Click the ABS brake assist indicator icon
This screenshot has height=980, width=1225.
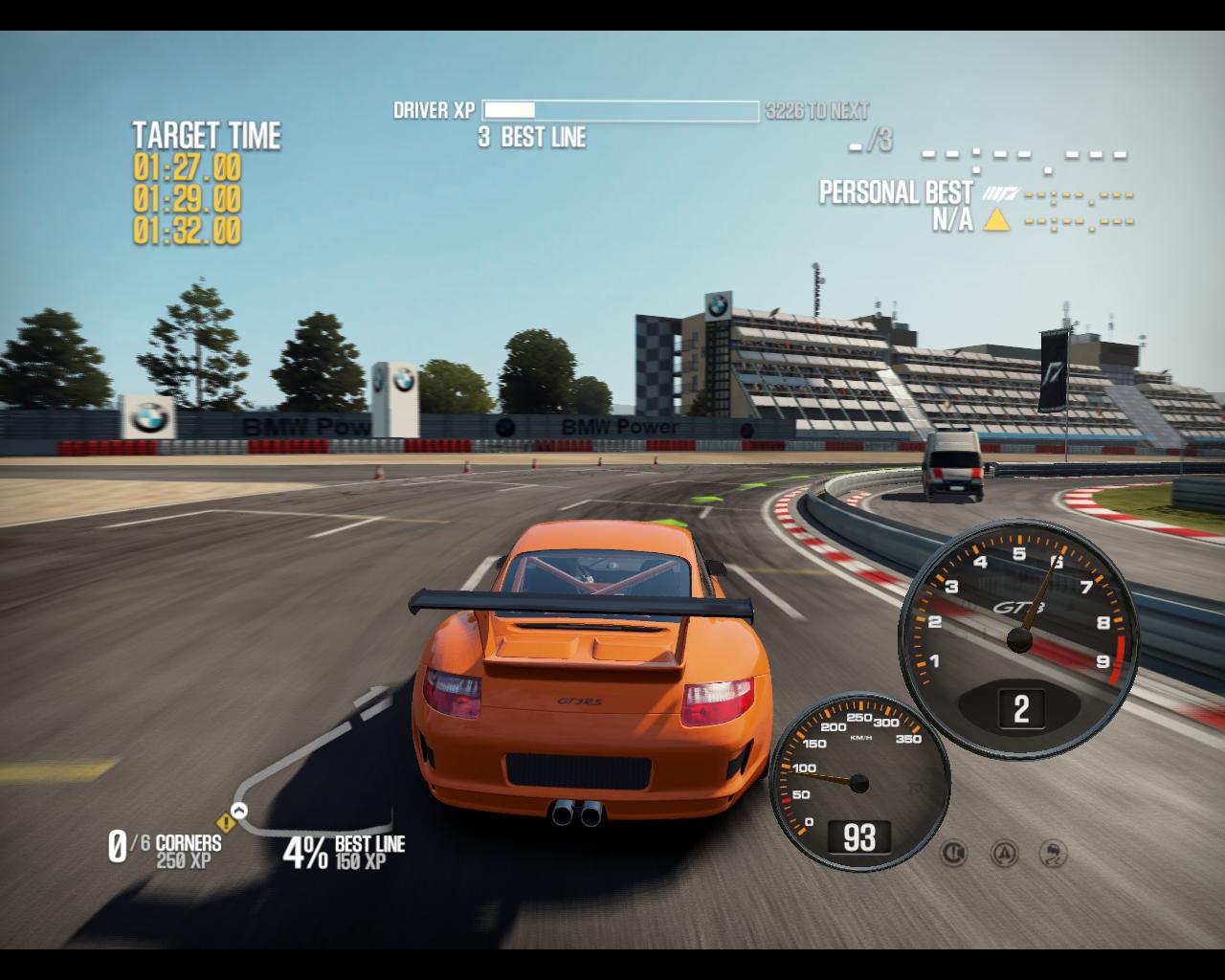[953, 852]
